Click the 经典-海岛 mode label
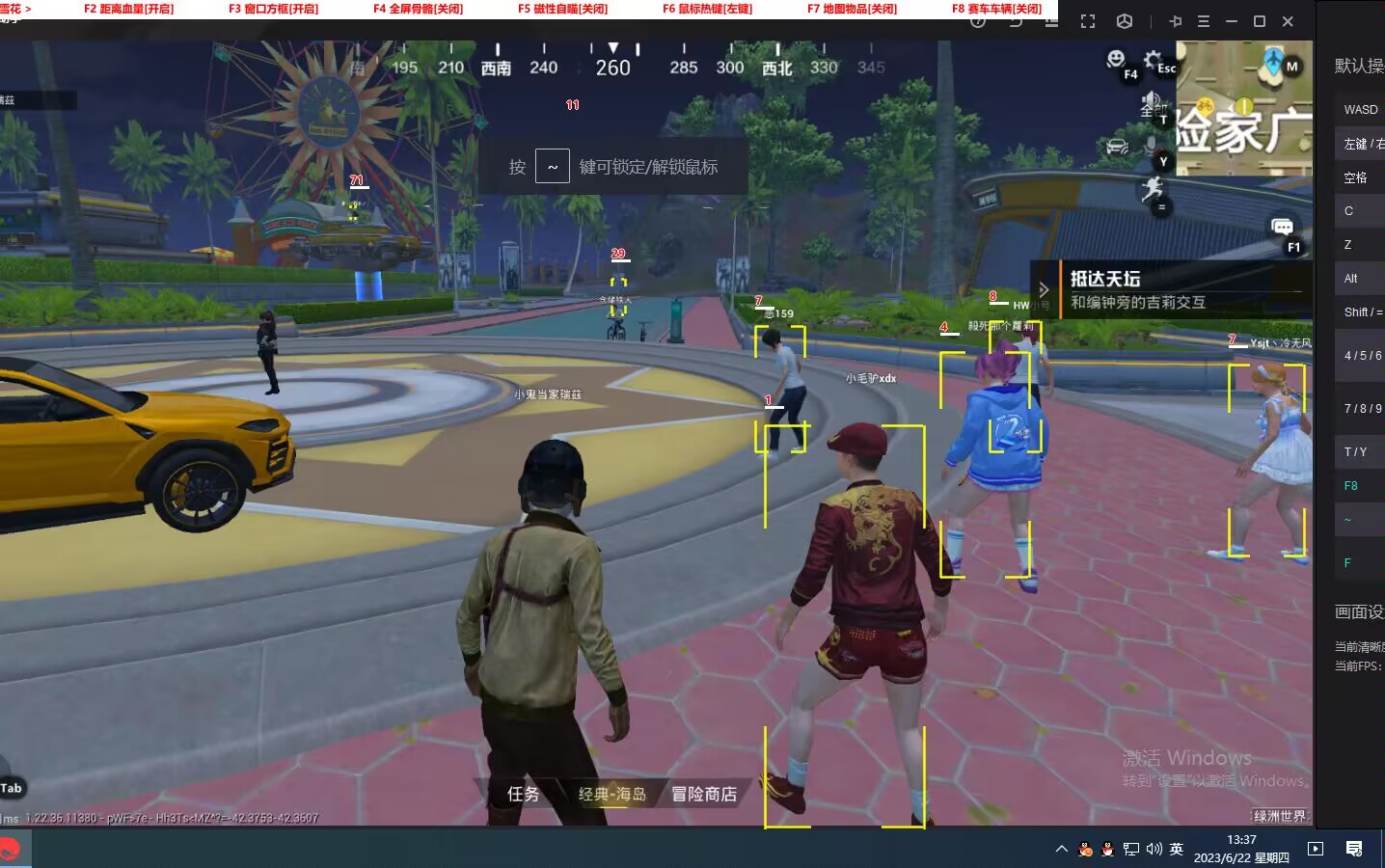This screenshot has width=1385, height=868. [x=611, y=794]
